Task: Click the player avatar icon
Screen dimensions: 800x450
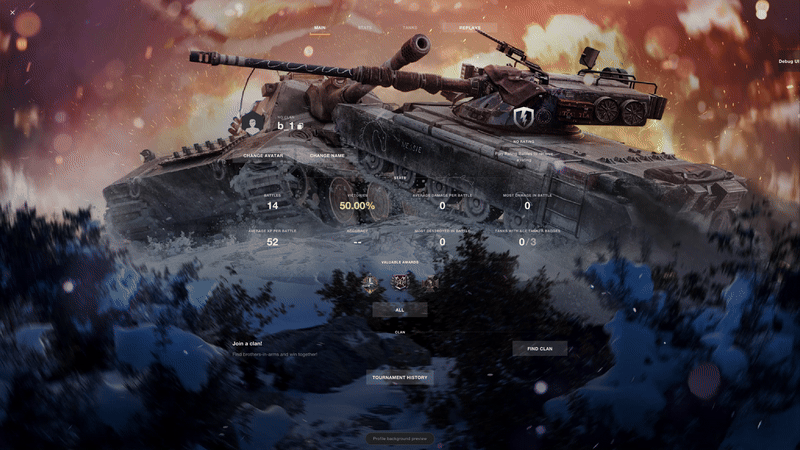Action: pos(254,123)
